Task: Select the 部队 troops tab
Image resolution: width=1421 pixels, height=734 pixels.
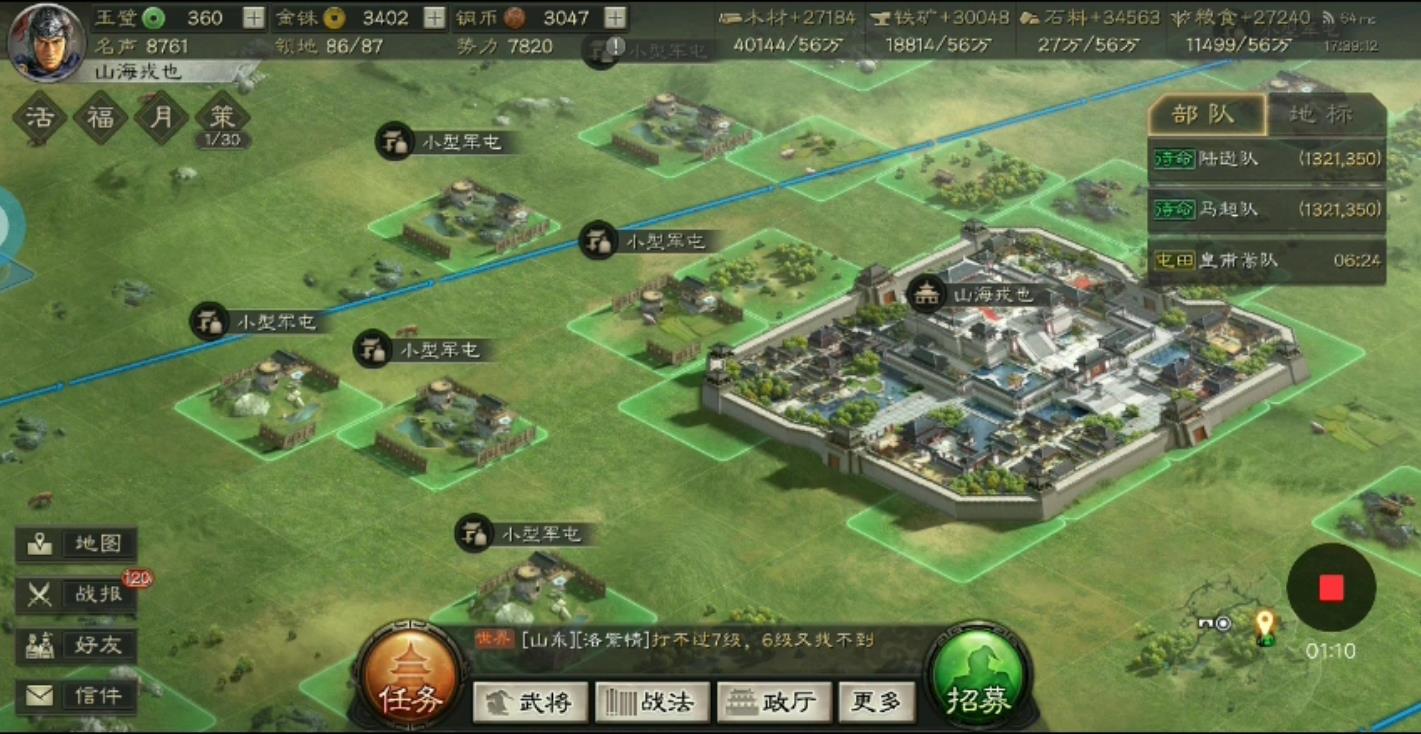Action: [x=1205, y=114]
